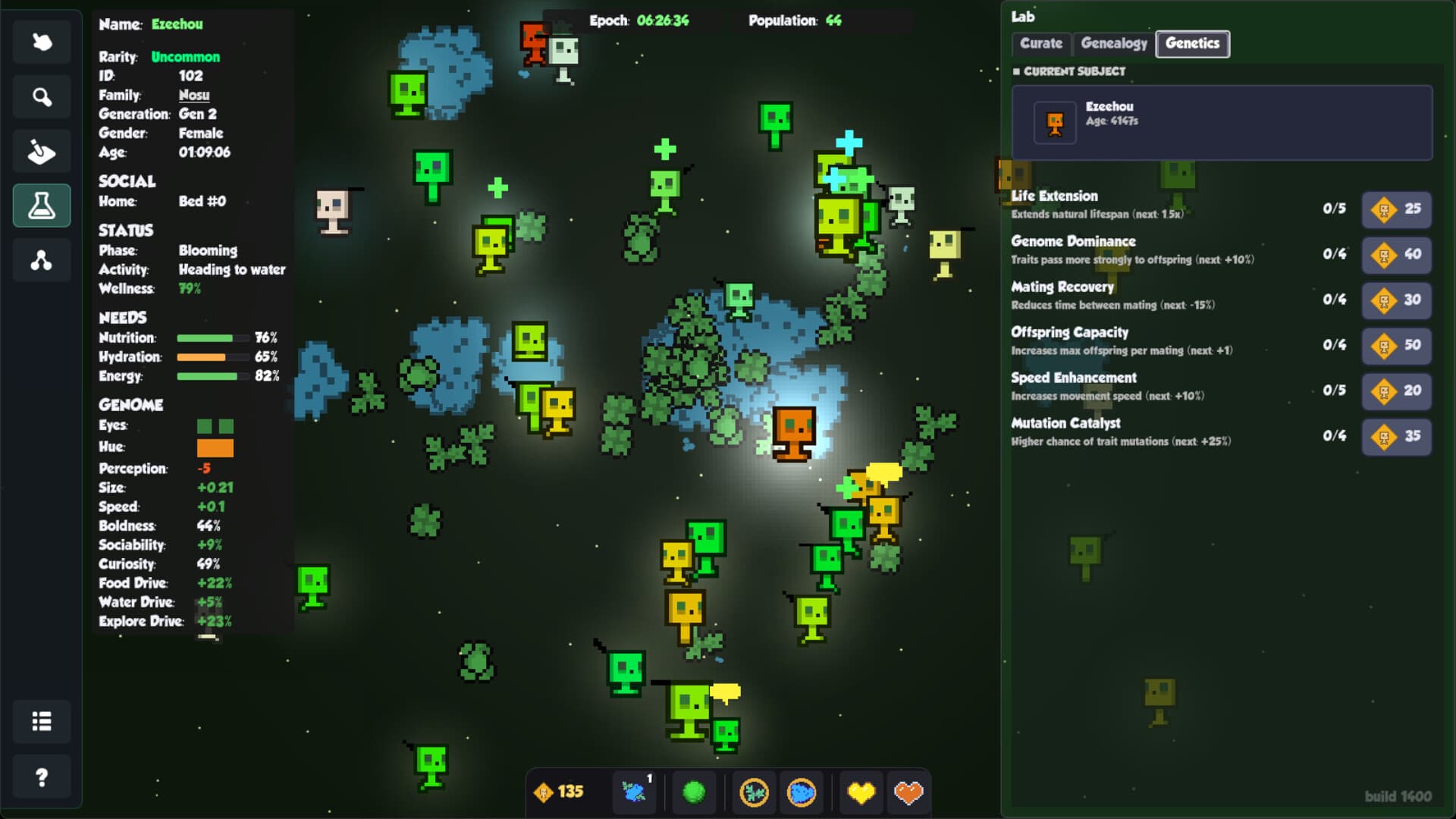Open the Genetics tab

[1192, 44]
